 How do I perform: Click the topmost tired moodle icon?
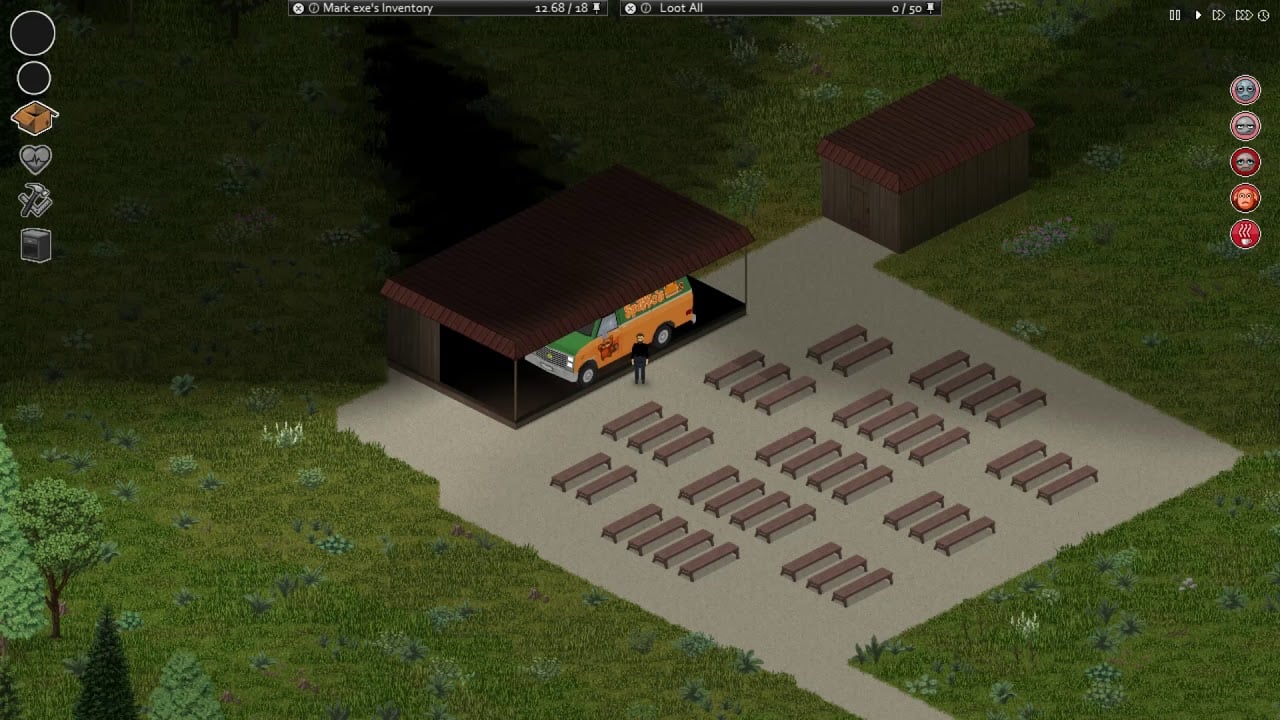(1245, 89)
